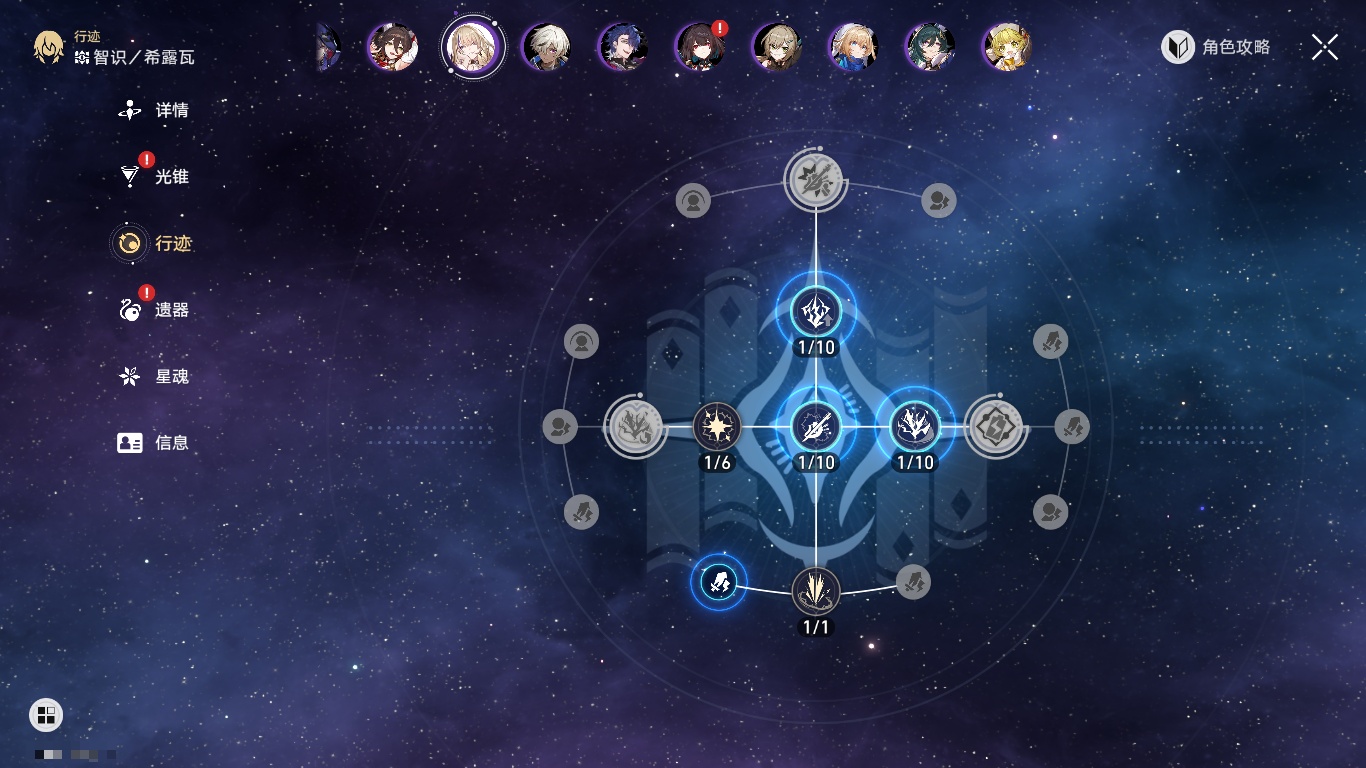Select the green-haired character portrait

930,47
